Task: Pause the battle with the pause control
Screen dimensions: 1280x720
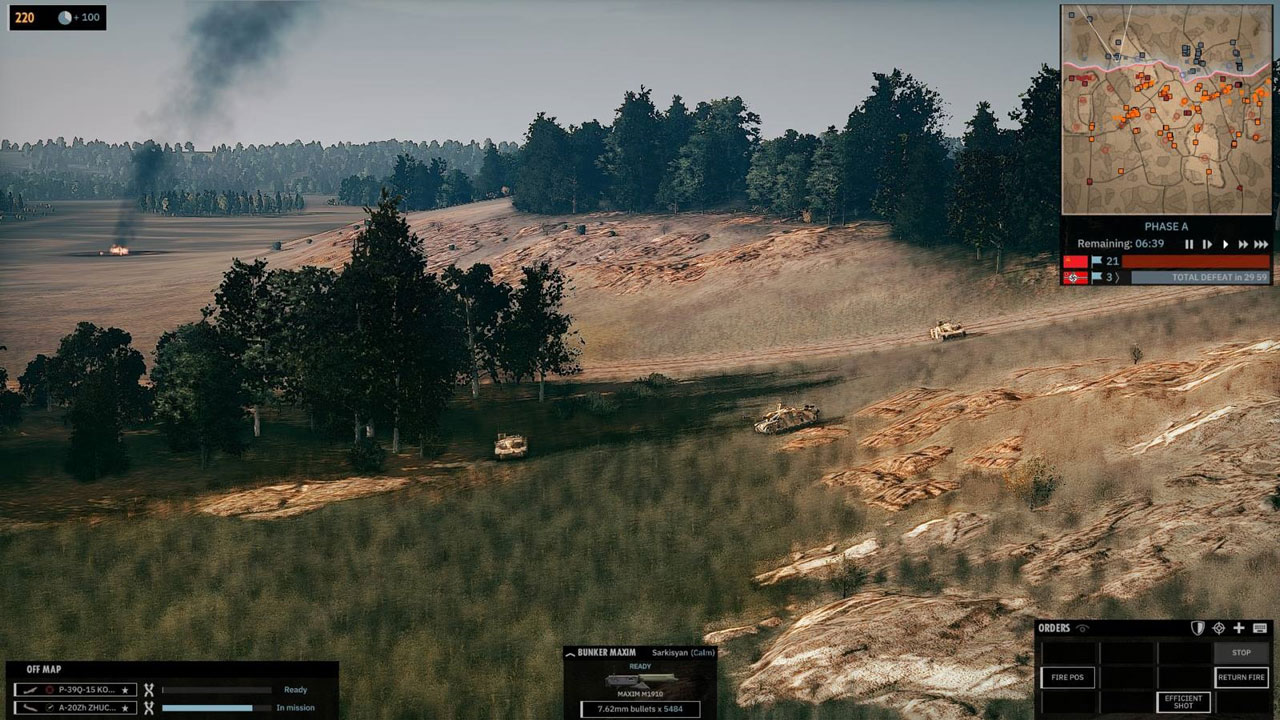Action: point(1190,245)
